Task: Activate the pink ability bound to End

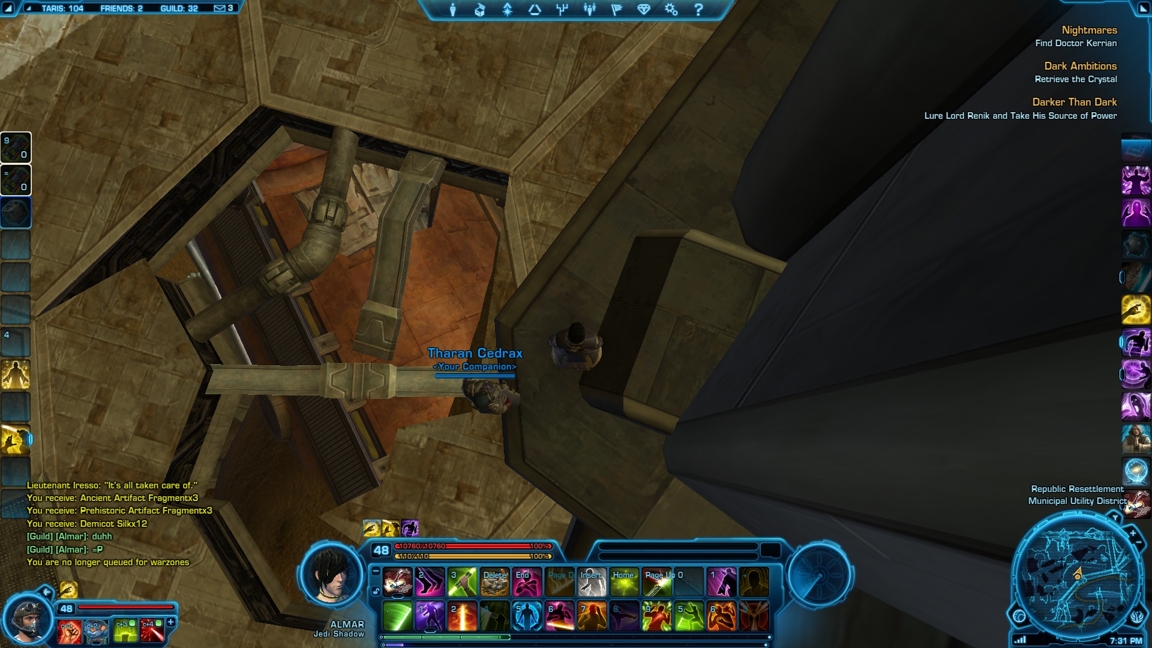Action: pyautogui.click(x=527, y=582)
